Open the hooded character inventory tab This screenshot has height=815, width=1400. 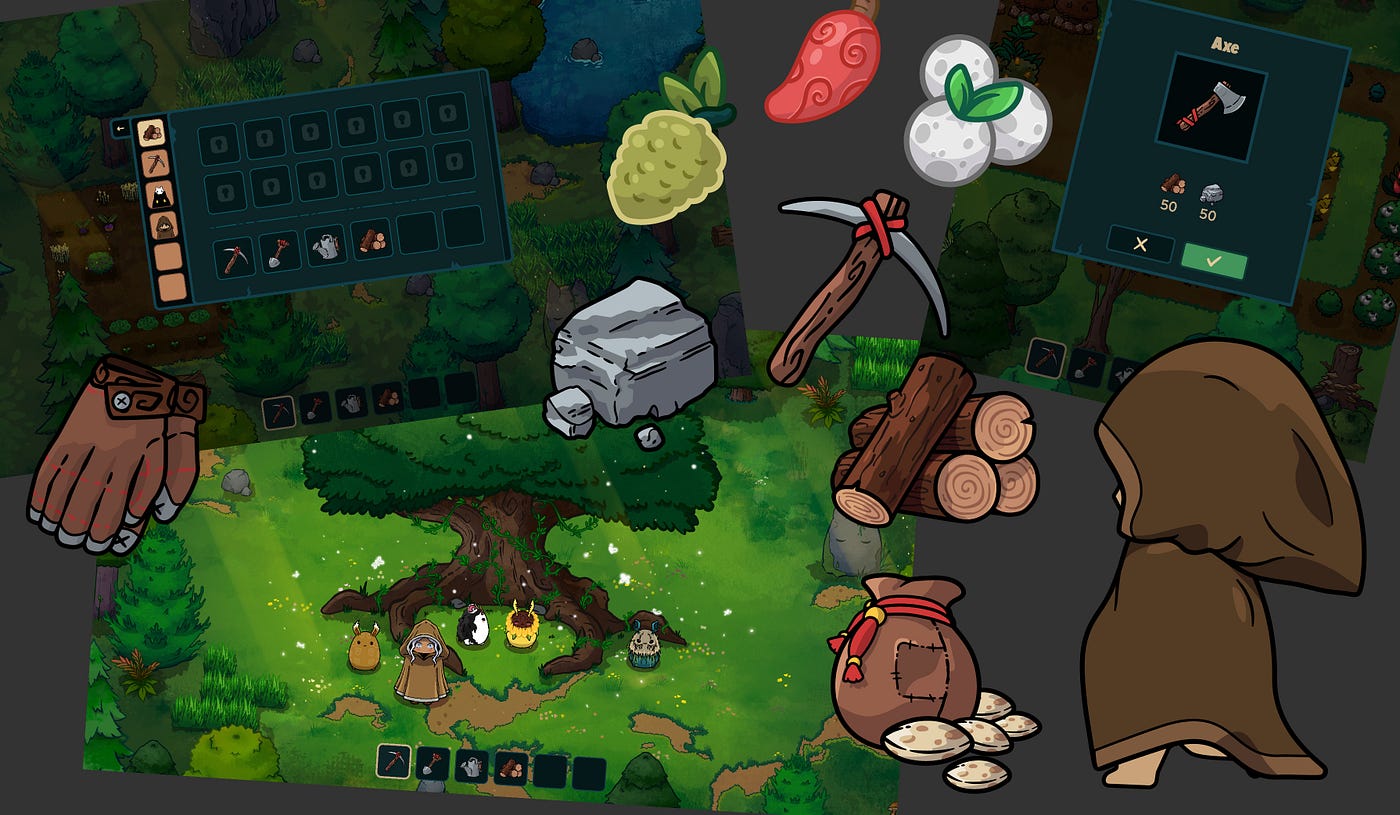pyautogui.click(x=163, y=225)
